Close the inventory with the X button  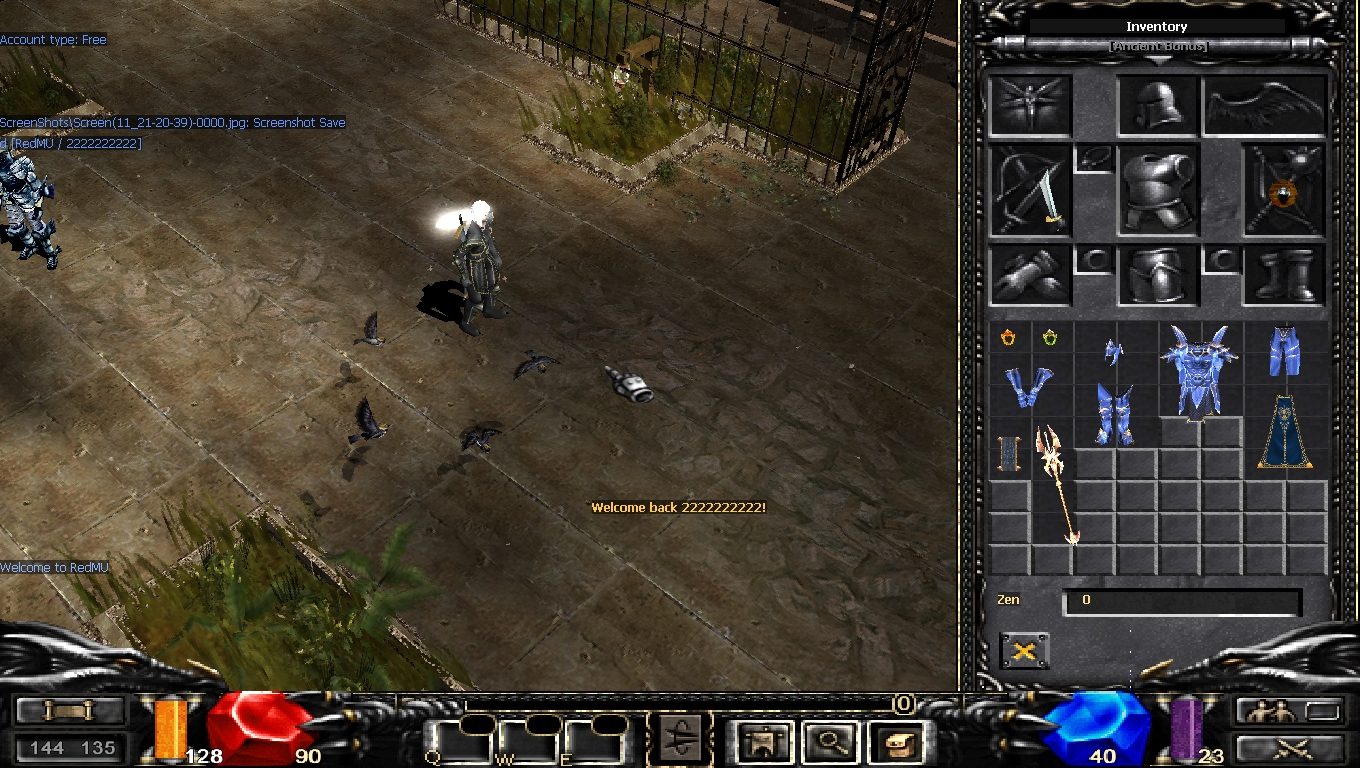pyautogui.click(x=1024, y=651)
